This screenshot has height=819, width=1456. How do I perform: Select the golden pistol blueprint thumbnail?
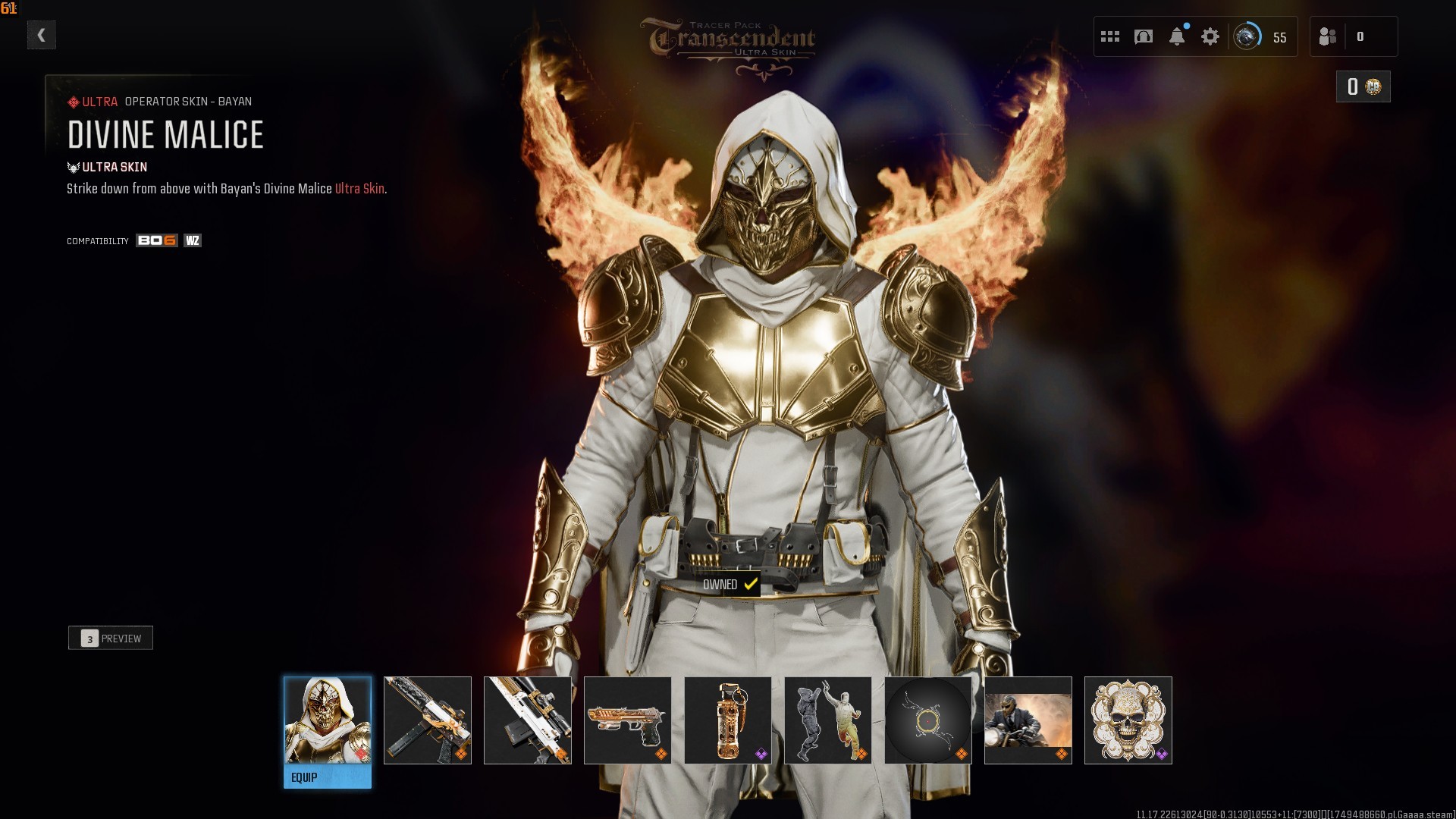tap(628, 720)
